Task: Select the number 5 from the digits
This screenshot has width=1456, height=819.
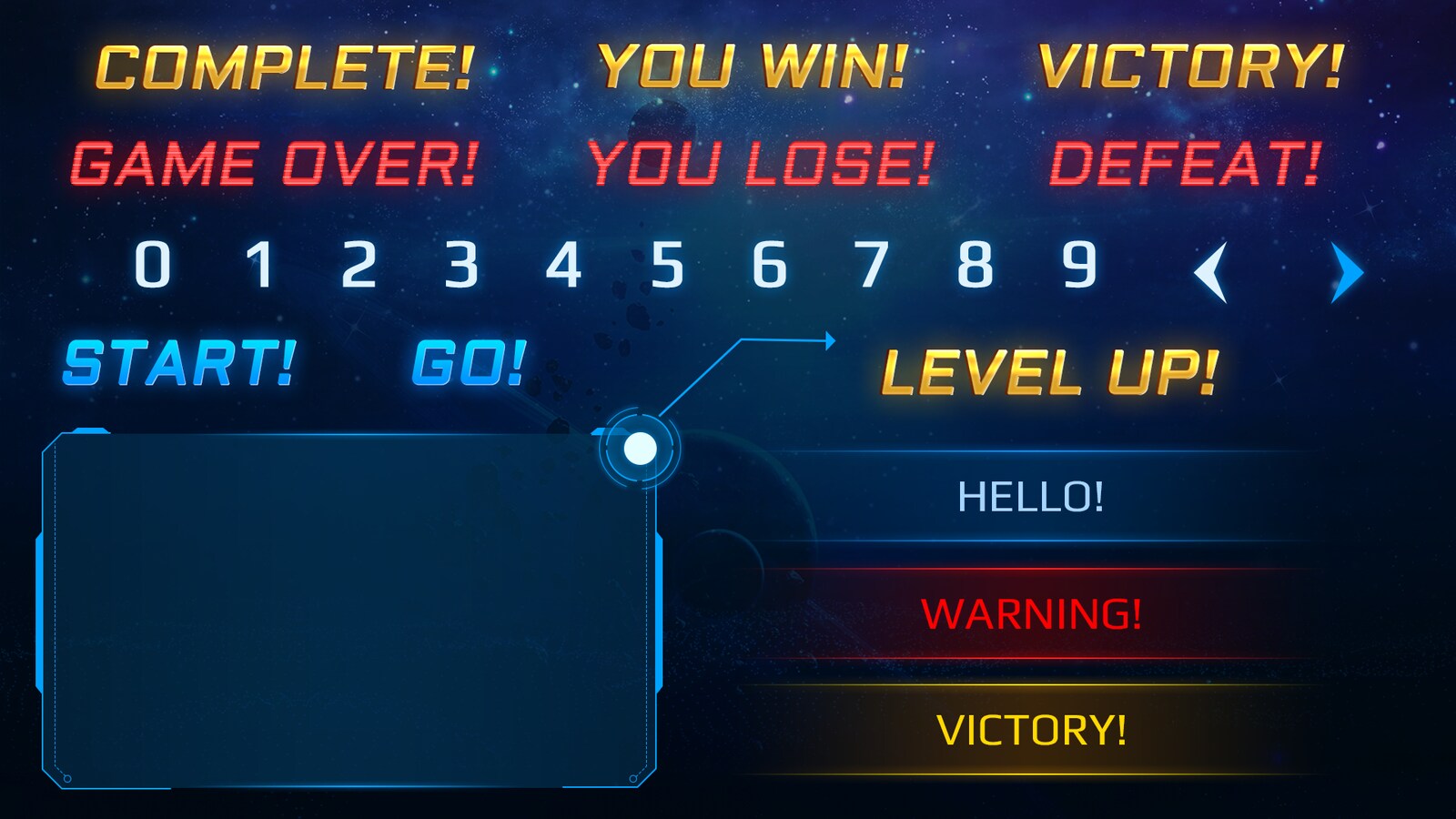Action: [x=669, y=267]
